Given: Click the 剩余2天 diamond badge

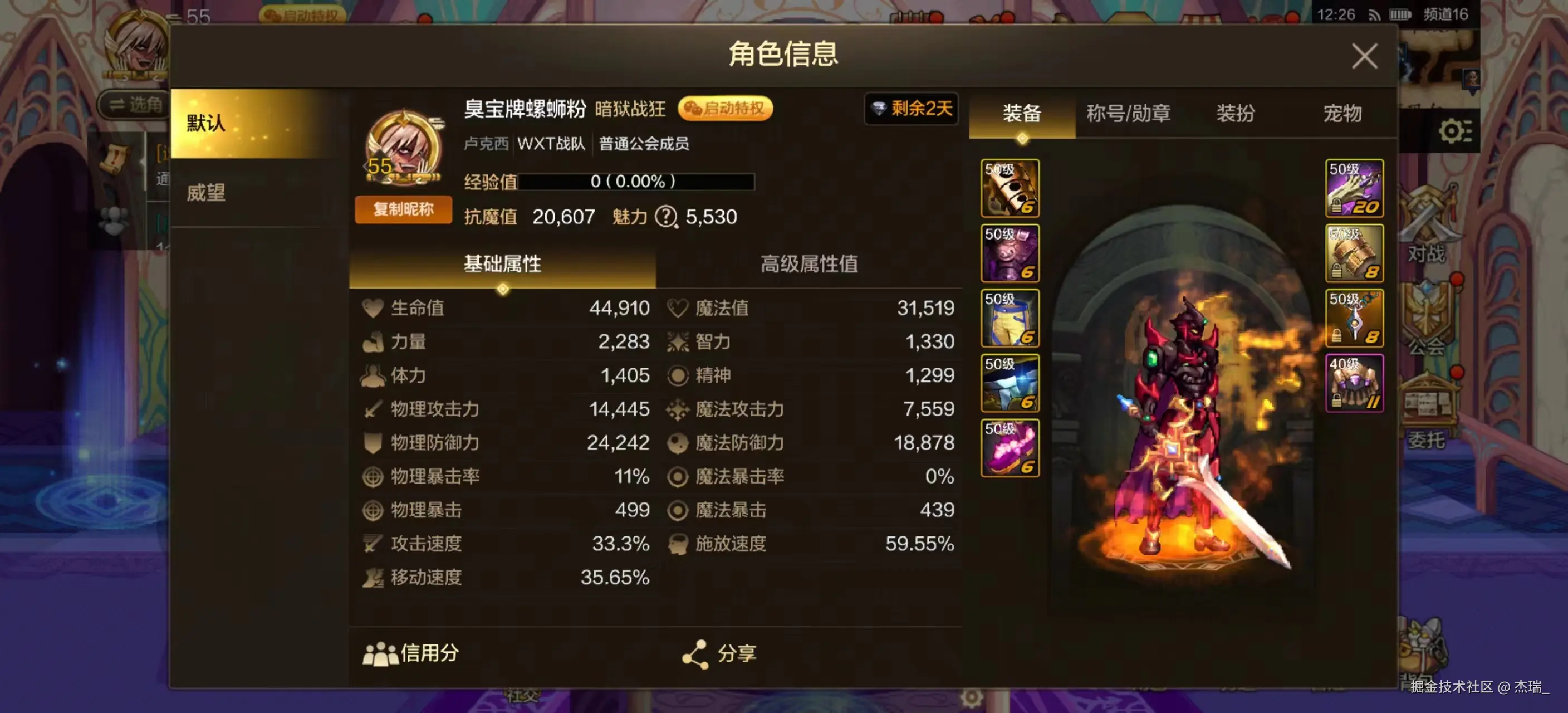Looking at the screenshot, I should tap(910, 110).
